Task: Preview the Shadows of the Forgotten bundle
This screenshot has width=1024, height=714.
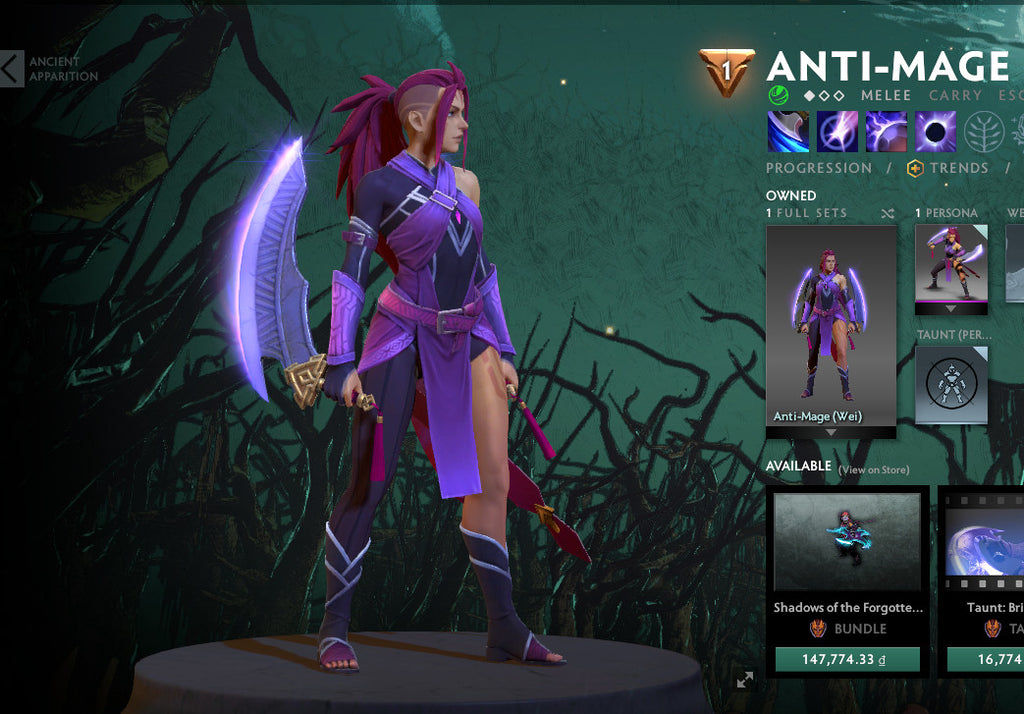Action: tap(847, 541)
